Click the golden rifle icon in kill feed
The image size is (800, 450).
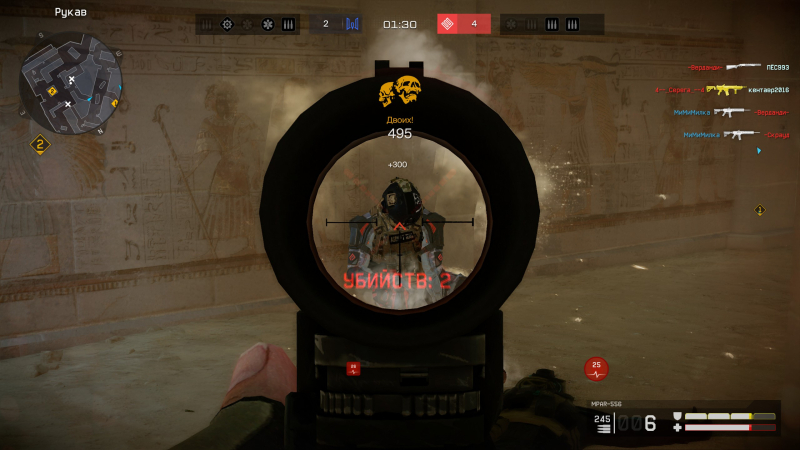(x=724, y=90)
